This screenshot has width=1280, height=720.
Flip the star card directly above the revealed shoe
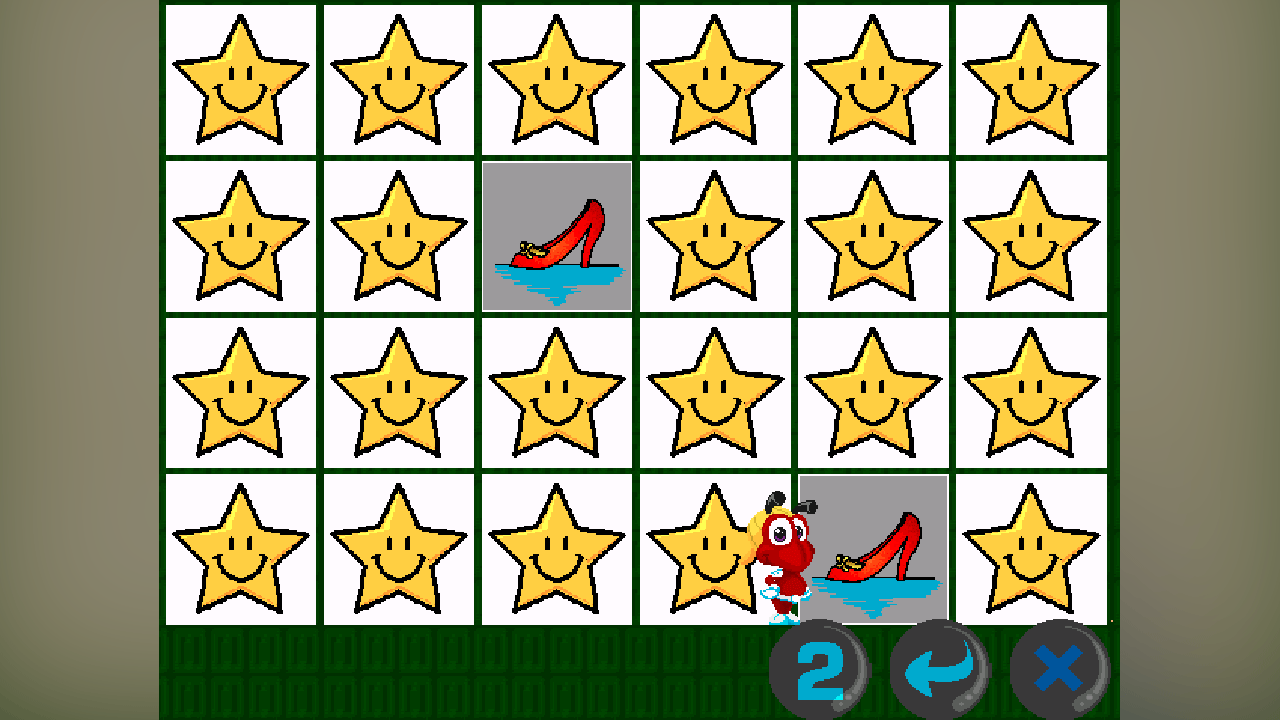pyautogui.click(x=556, y=80)
